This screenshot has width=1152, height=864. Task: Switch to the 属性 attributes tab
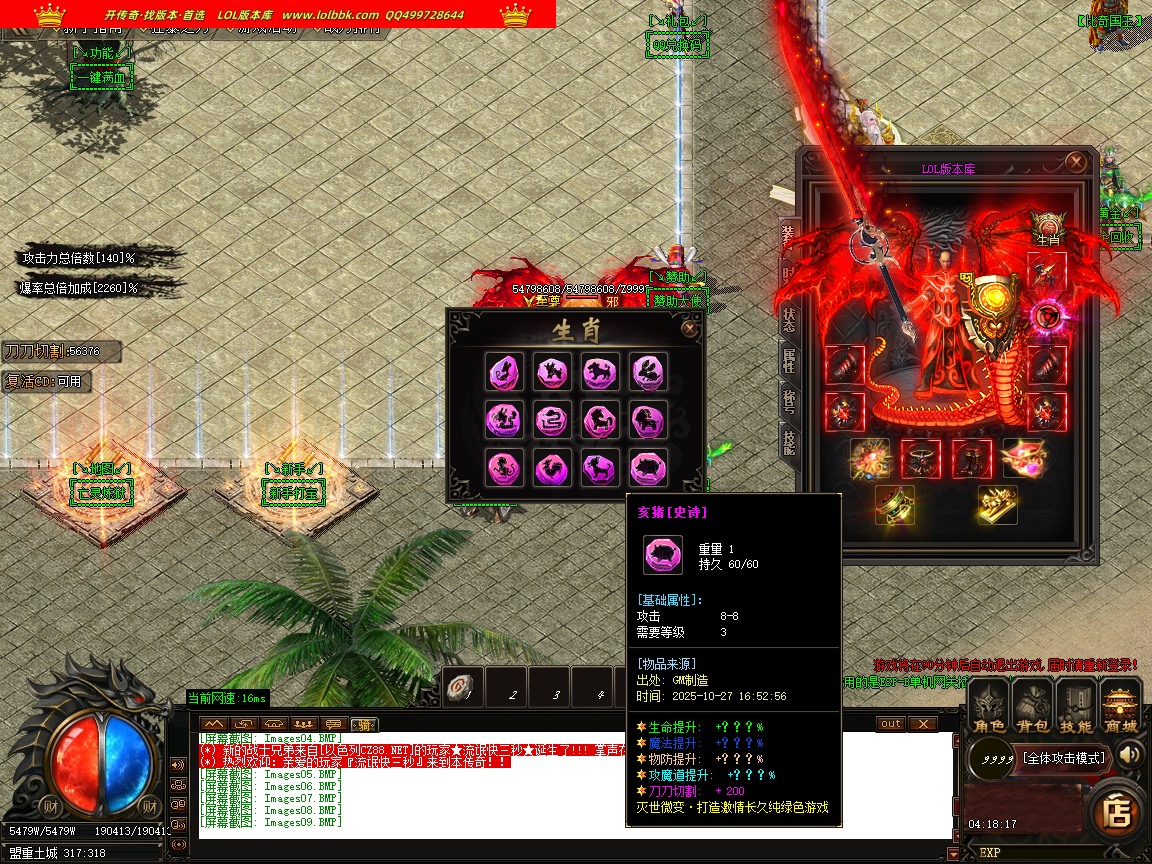[x=789, y=361]
